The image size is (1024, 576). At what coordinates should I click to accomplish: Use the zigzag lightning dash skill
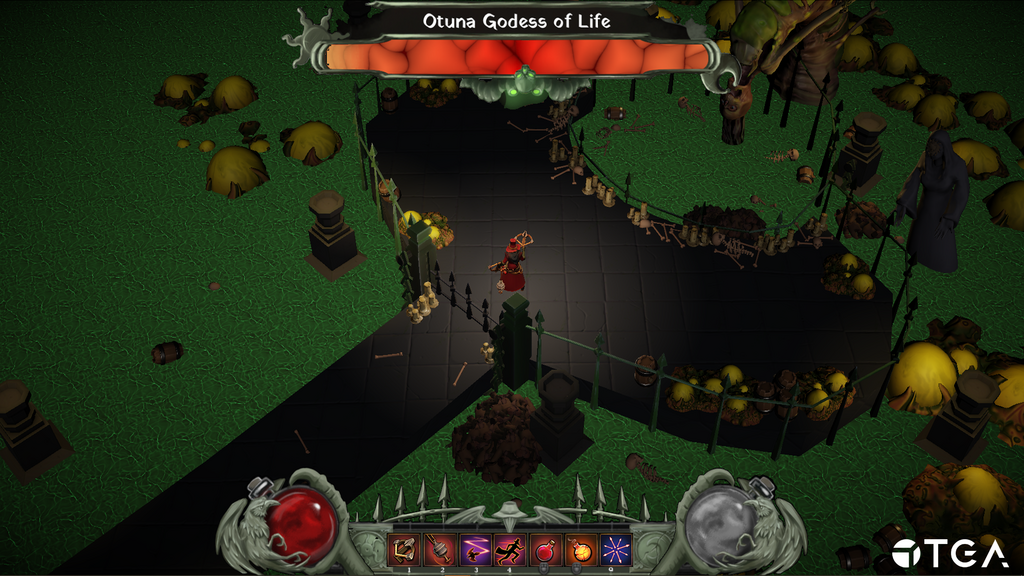click(x=476, y=549)
